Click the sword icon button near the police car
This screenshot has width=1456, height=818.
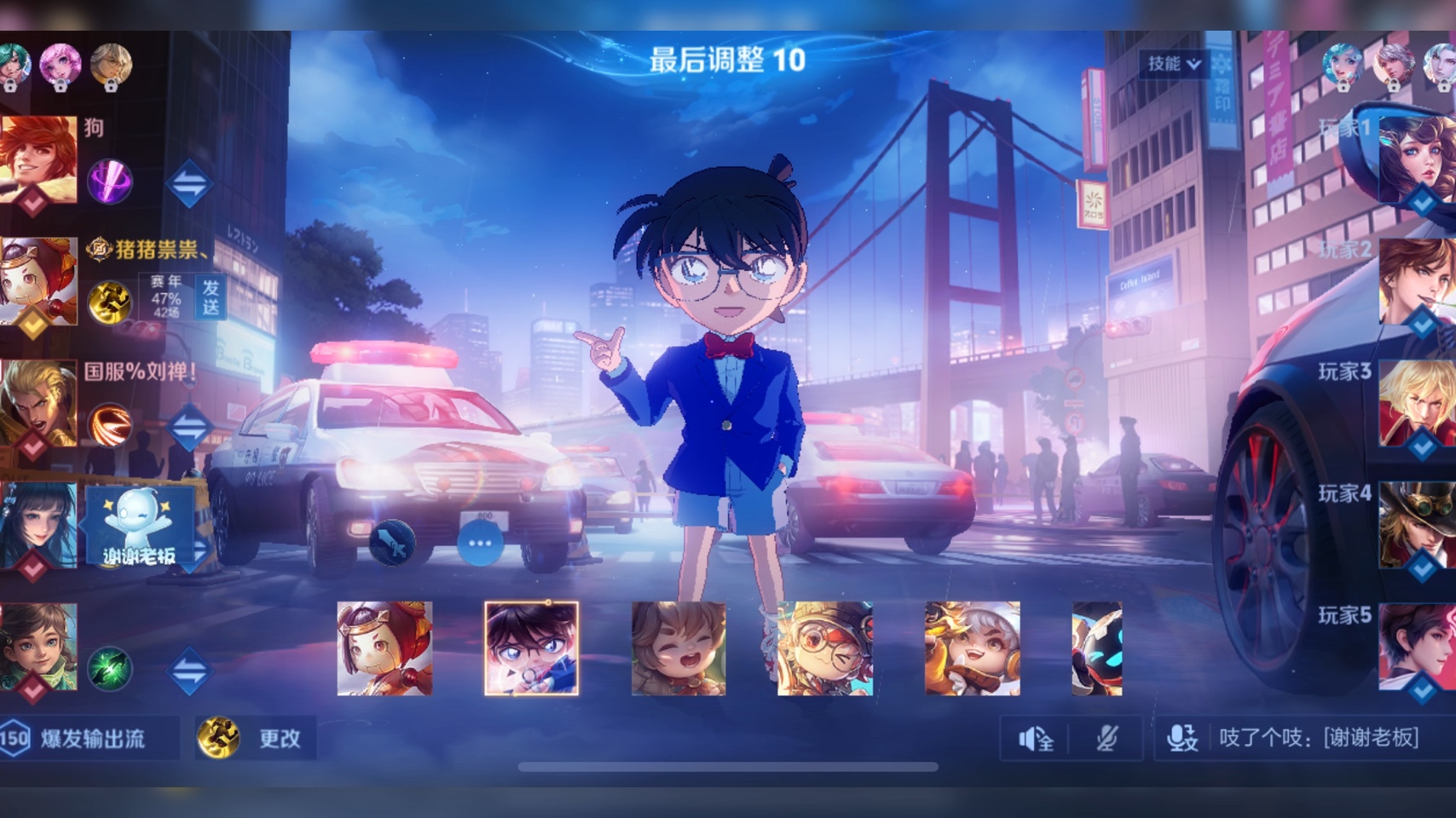coord(392,543)
